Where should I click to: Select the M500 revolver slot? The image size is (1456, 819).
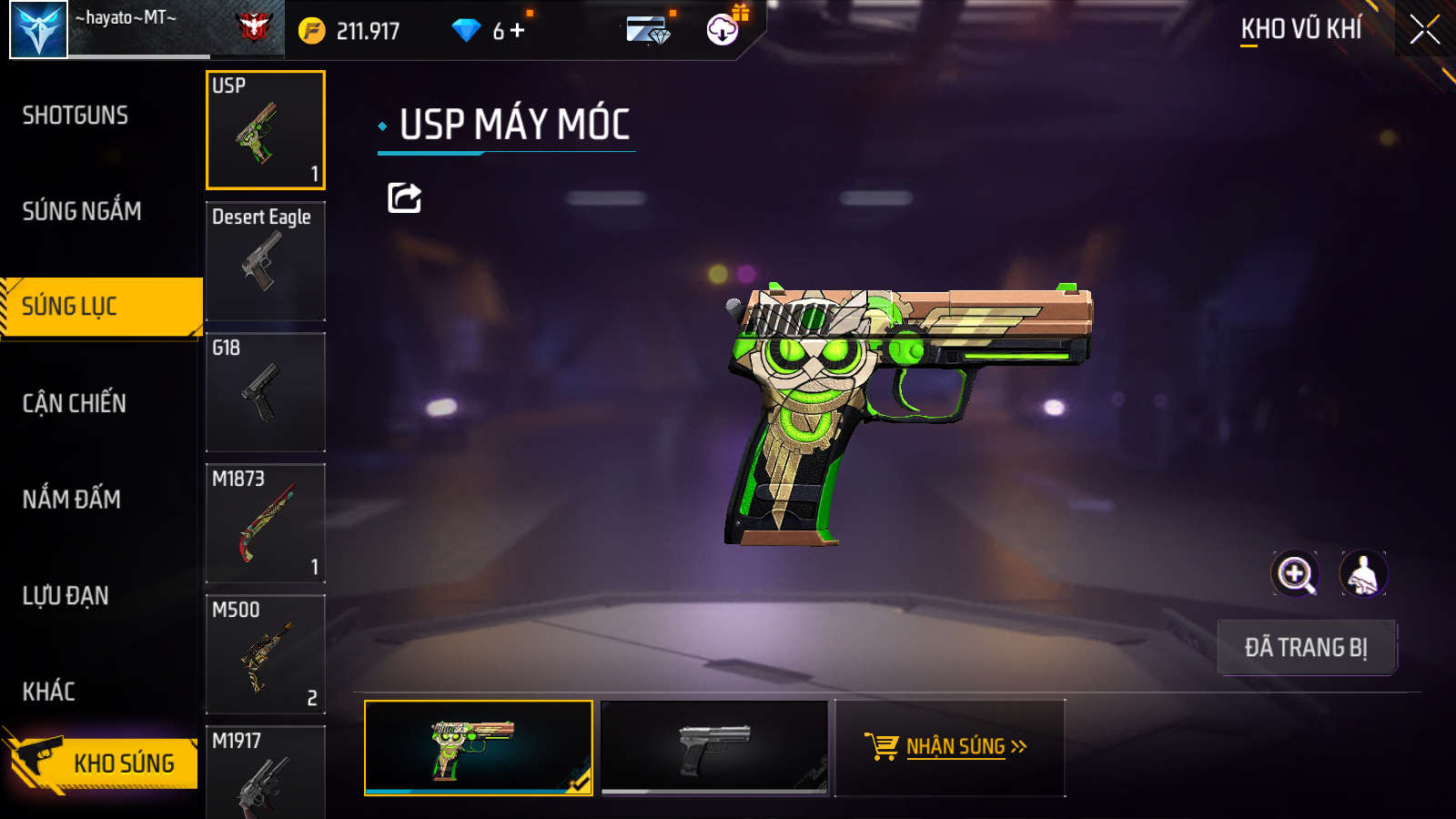(266, 654)
